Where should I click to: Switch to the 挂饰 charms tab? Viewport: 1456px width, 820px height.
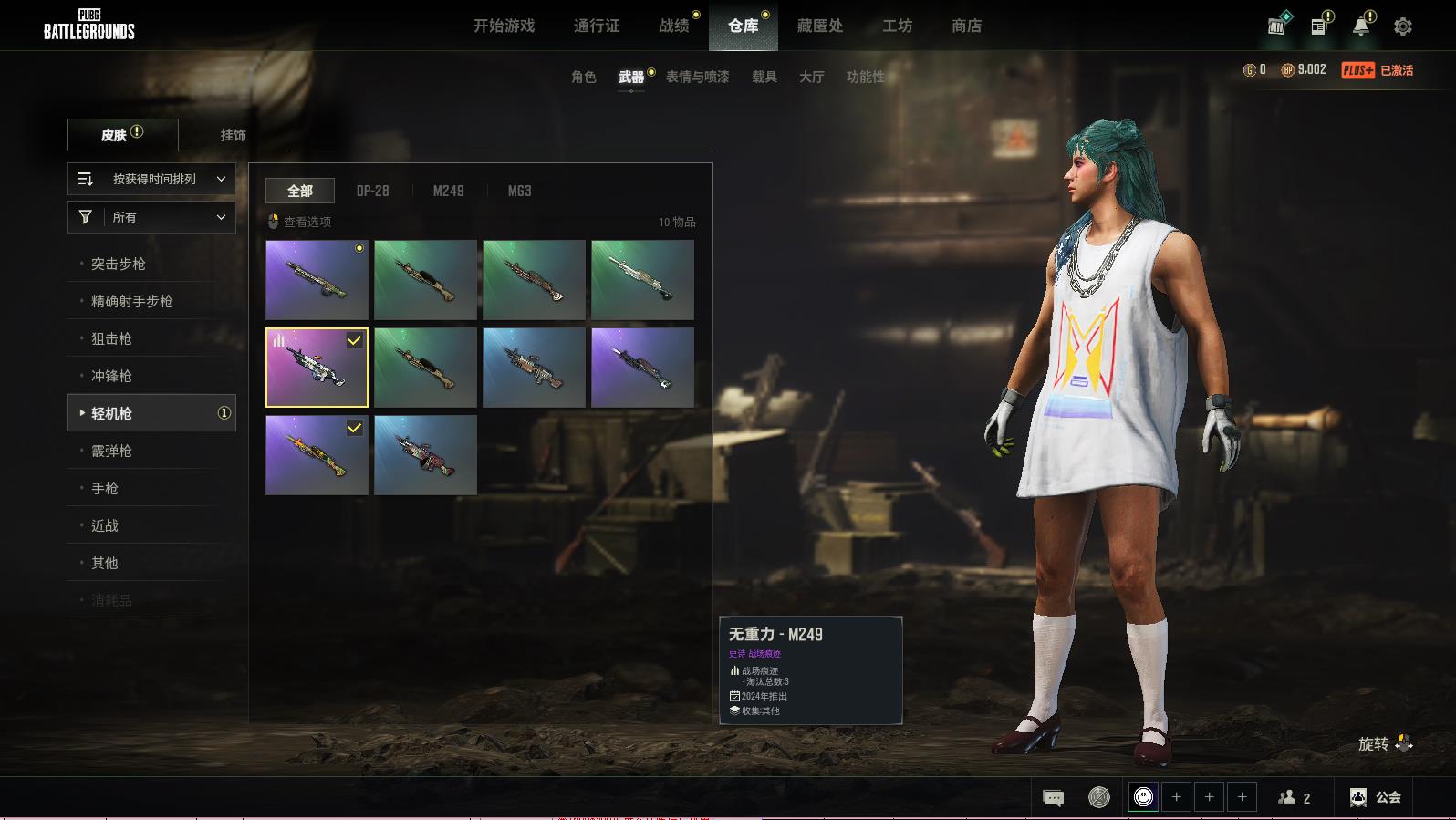tap(233, 135)
